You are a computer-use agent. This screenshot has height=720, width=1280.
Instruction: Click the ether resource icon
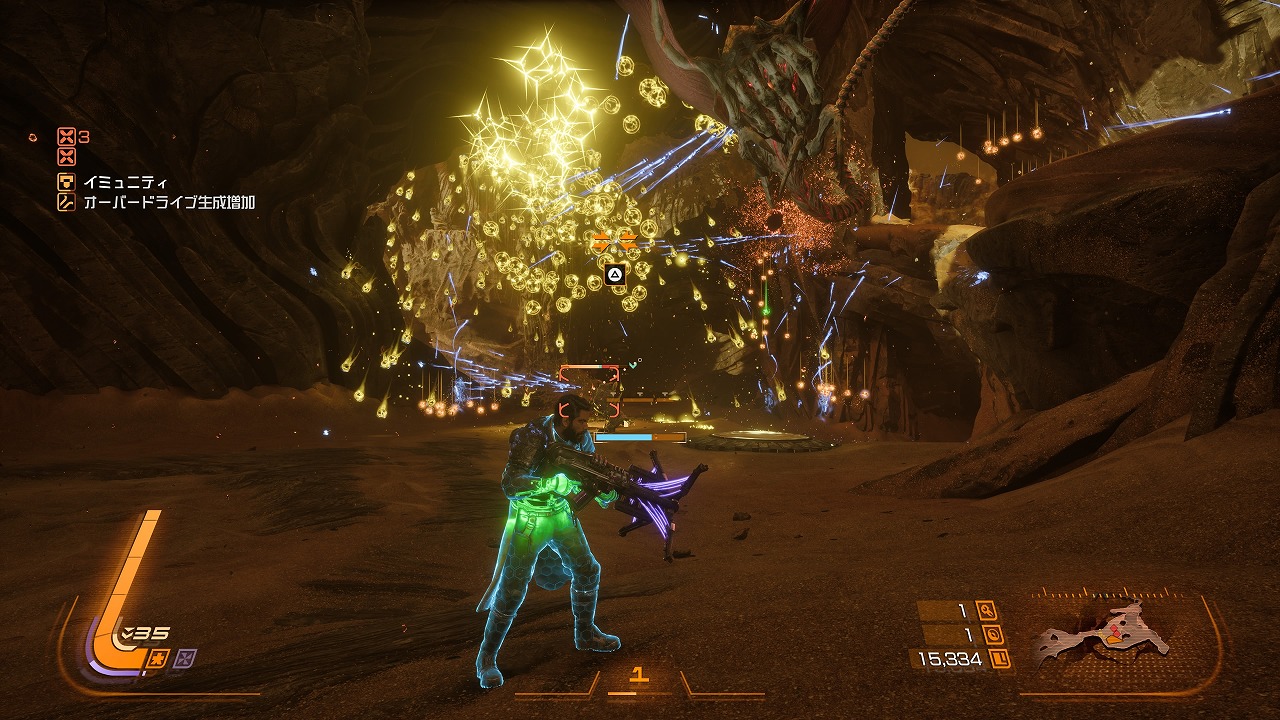994,635
